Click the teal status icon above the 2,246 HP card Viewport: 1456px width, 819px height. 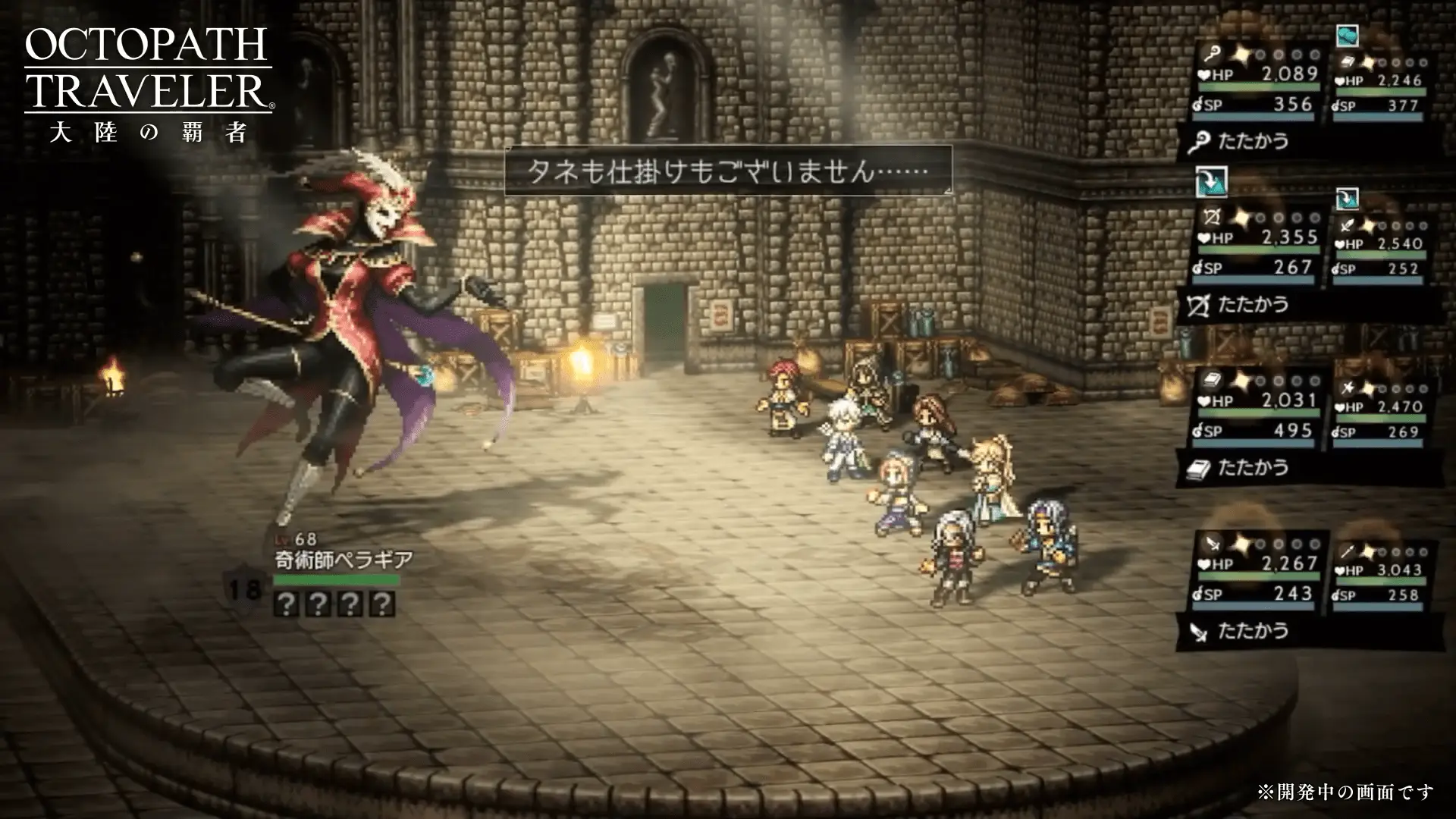pyautogui.click(x=1347, y=35)
